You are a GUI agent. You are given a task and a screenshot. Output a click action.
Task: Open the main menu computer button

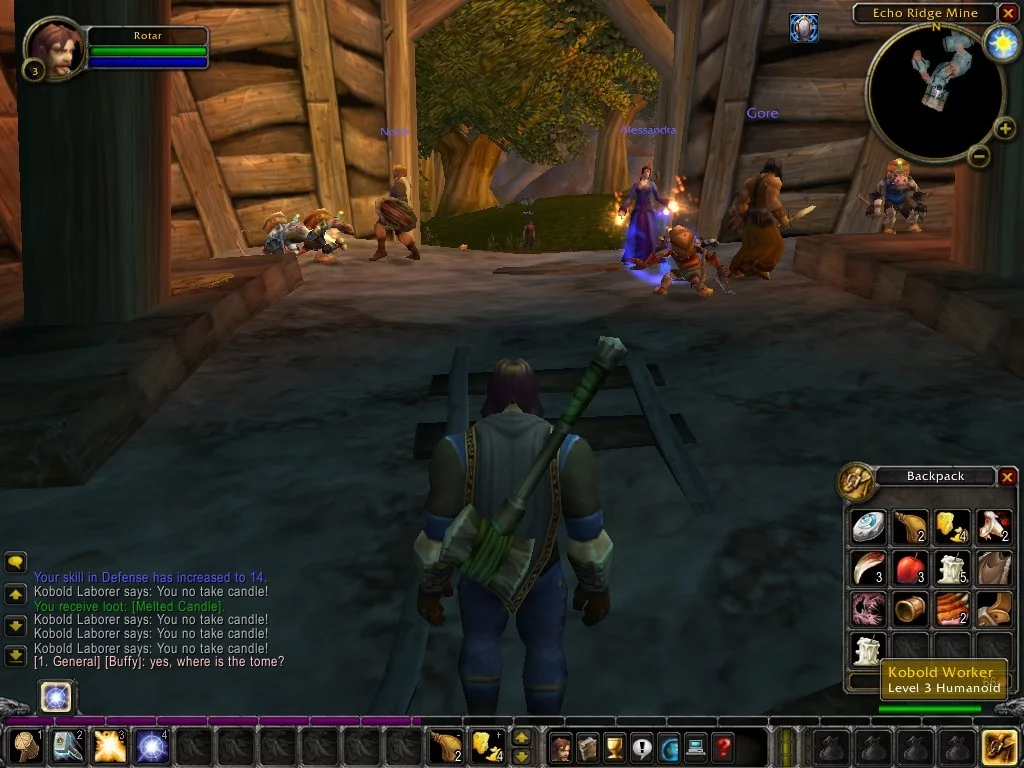695,746
